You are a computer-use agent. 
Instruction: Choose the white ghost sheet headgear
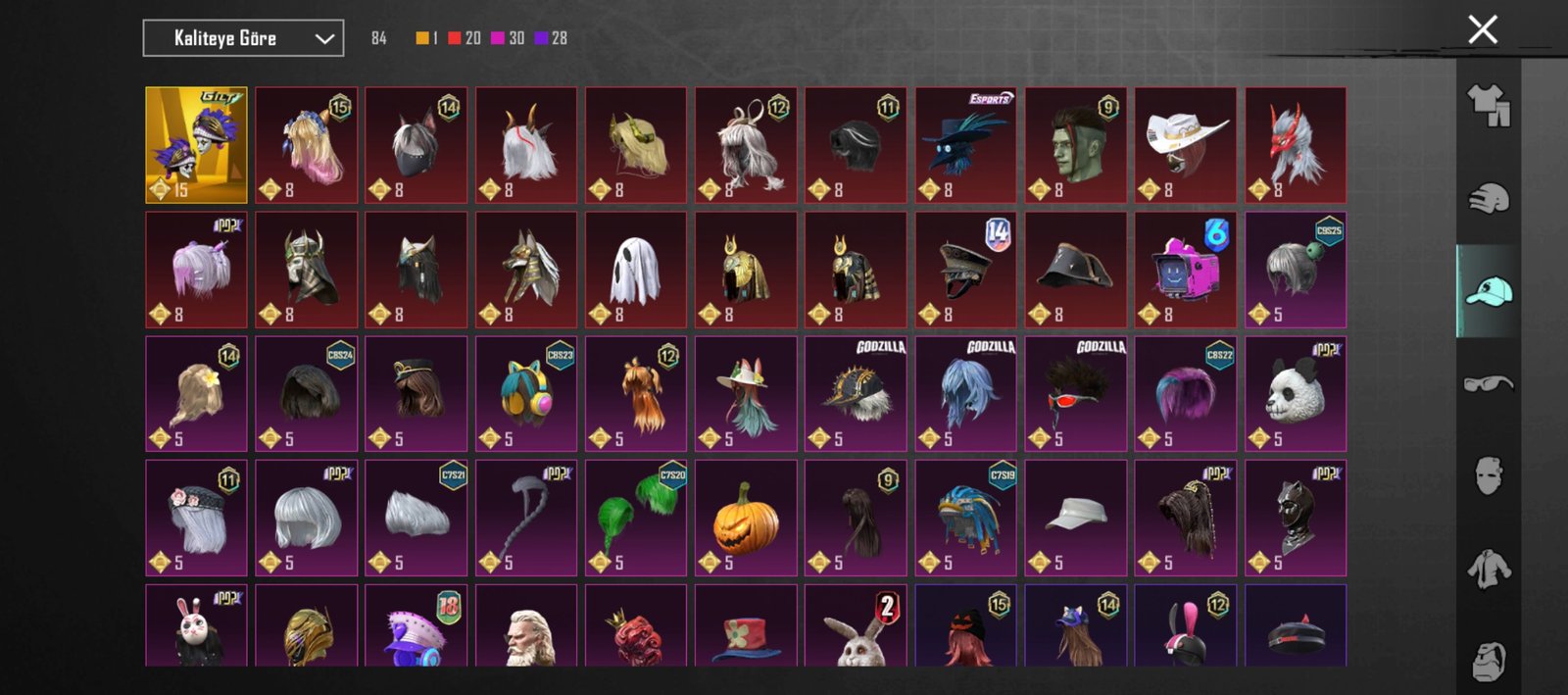[x=635, y=270]
